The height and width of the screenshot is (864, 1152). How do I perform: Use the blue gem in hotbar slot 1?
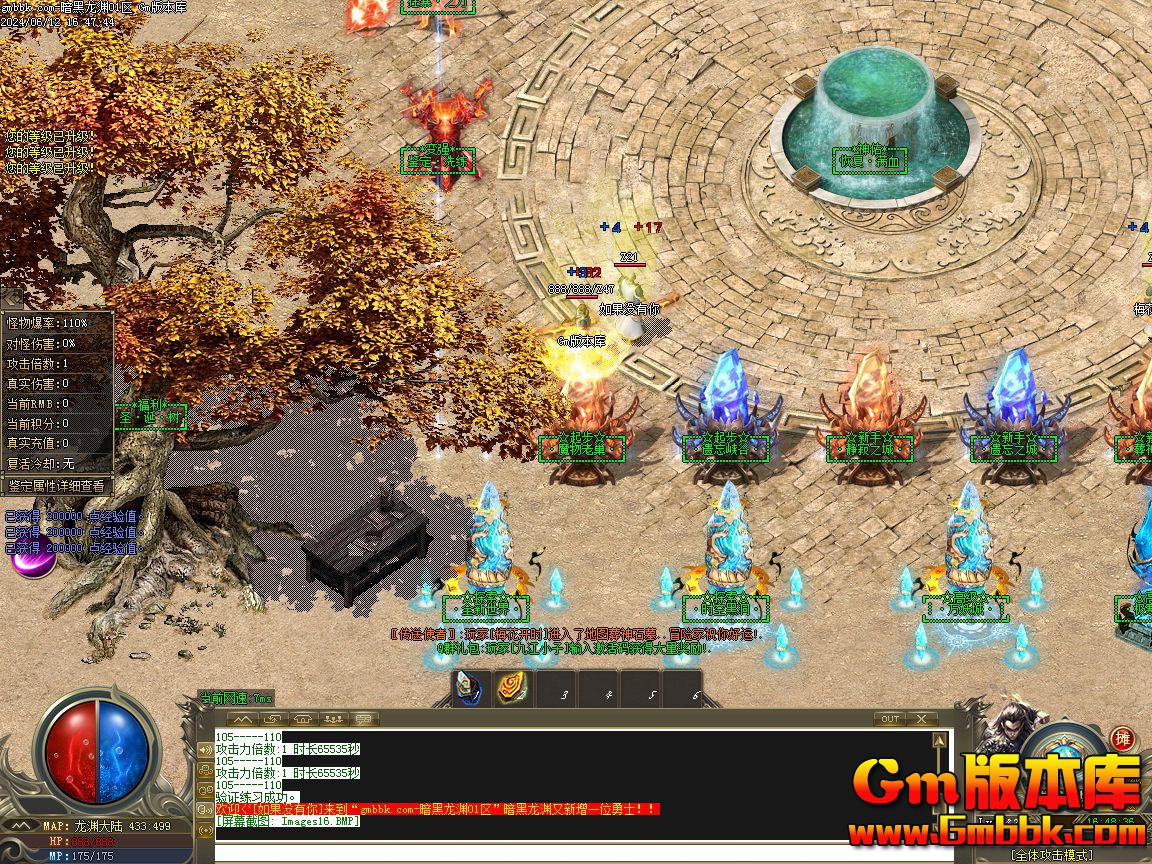click(468, 688)
